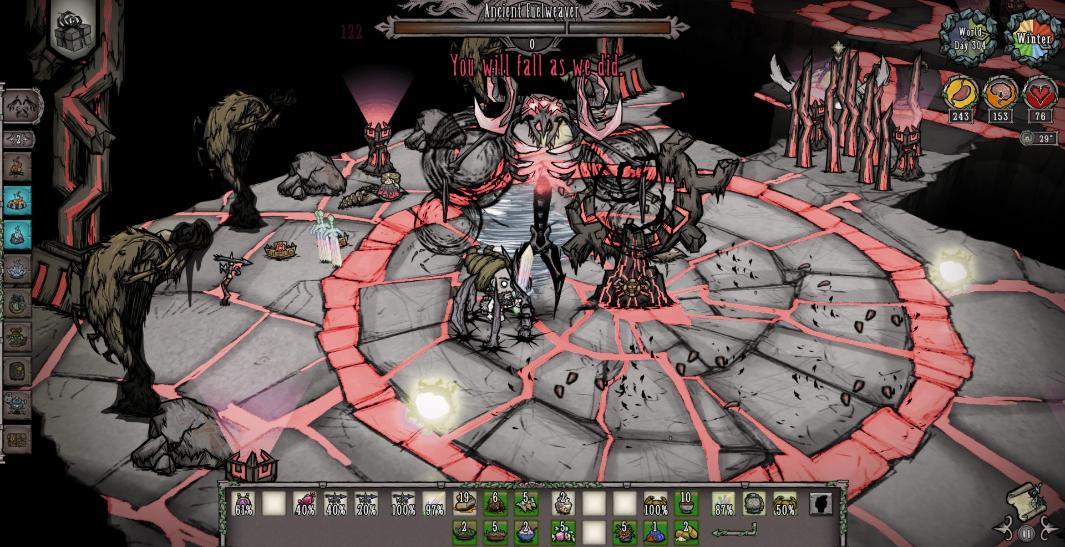Image resolution: width=1065 pixels, height=547 pixels.
Task: Pick the stack of 19 items
Action: click(464, 503)
